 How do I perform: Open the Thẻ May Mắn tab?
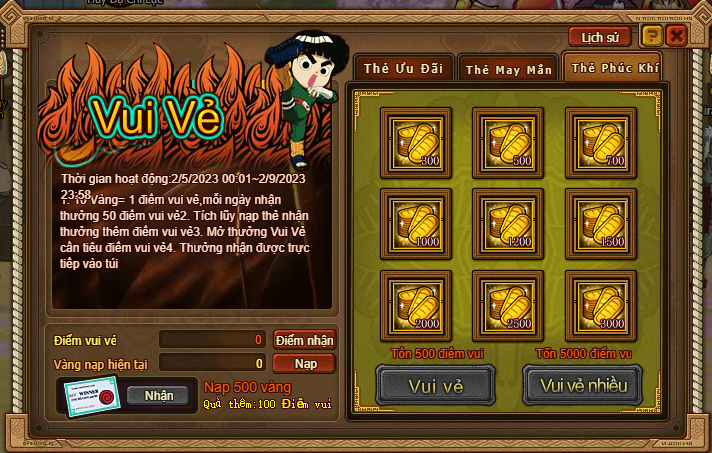click(x=507, y=69)
